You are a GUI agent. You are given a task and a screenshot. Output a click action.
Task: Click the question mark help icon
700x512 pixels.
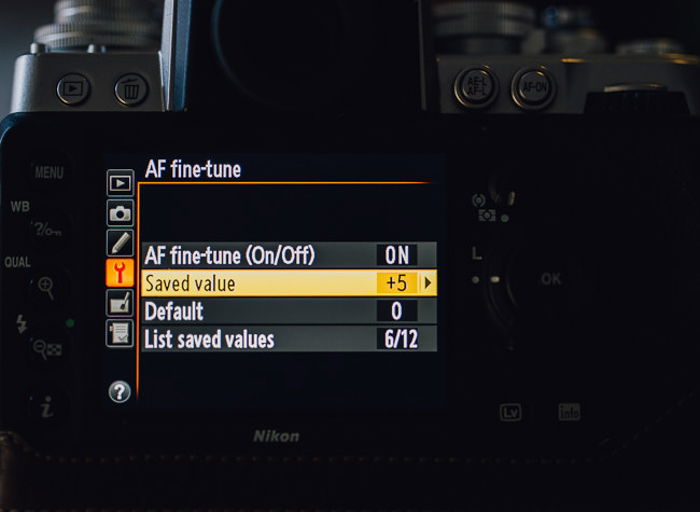pyautogui.click(x=119, y=392)
